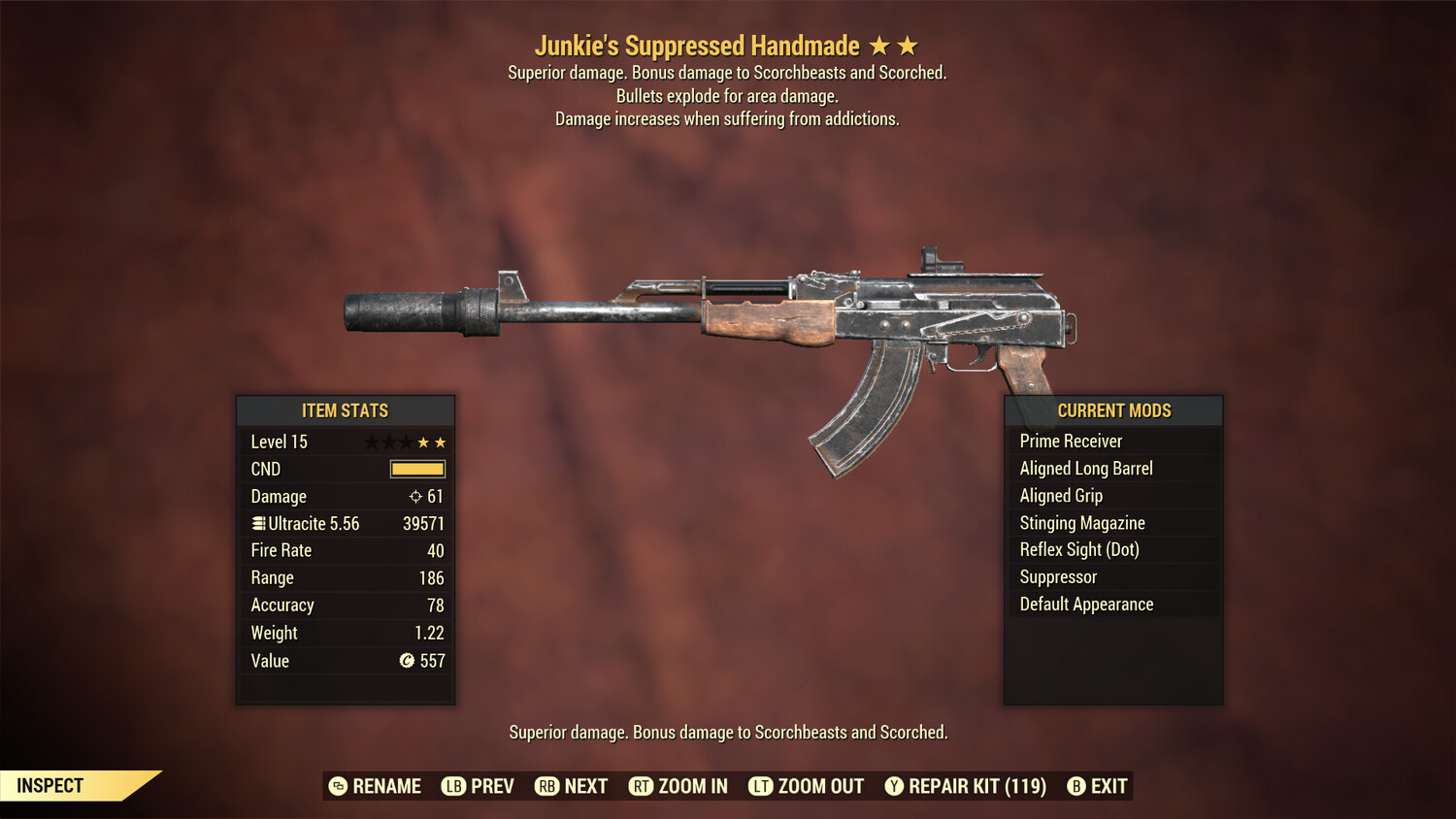Click the caps icon beside Value 557
This screenshot has width=1456, height=819.
(408, 661)
